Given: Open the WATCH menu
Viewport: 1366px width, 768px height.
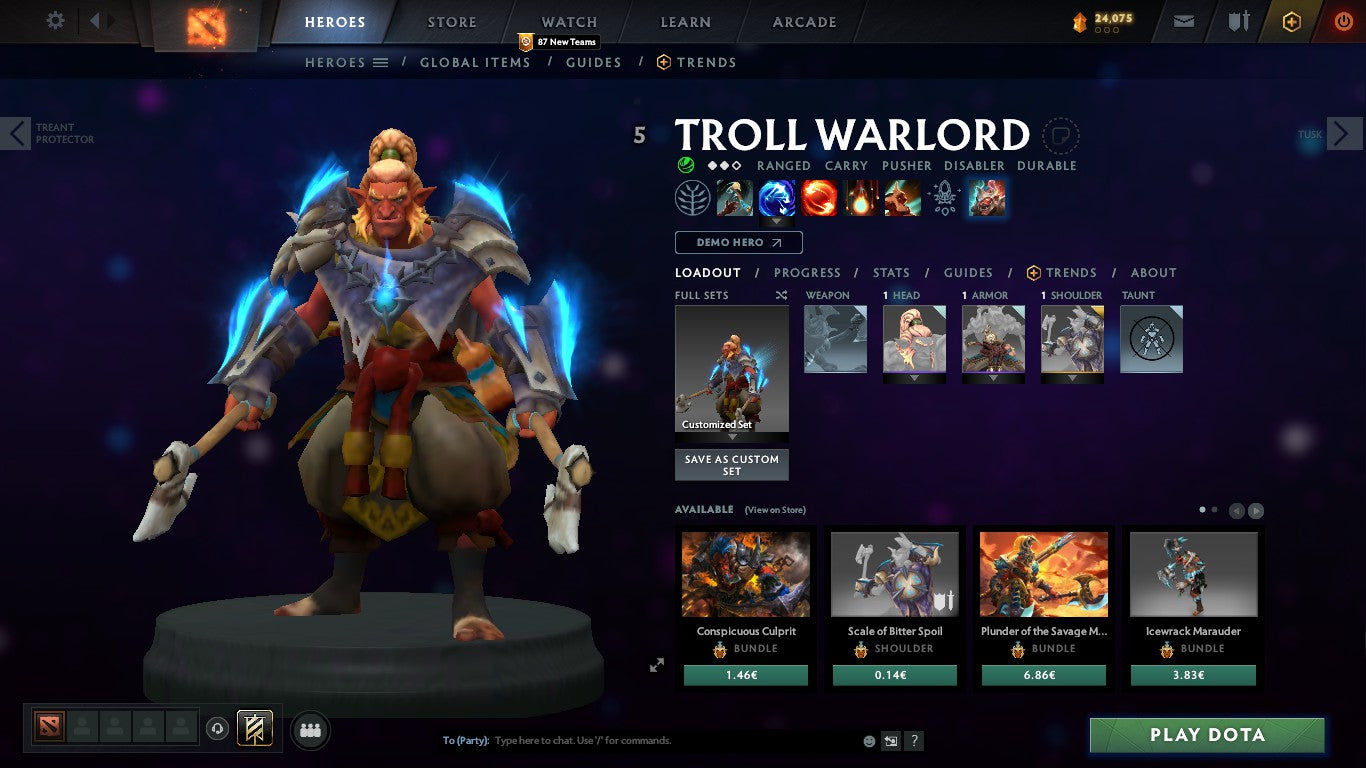Looking at the screenshot, I should (568, 21).
